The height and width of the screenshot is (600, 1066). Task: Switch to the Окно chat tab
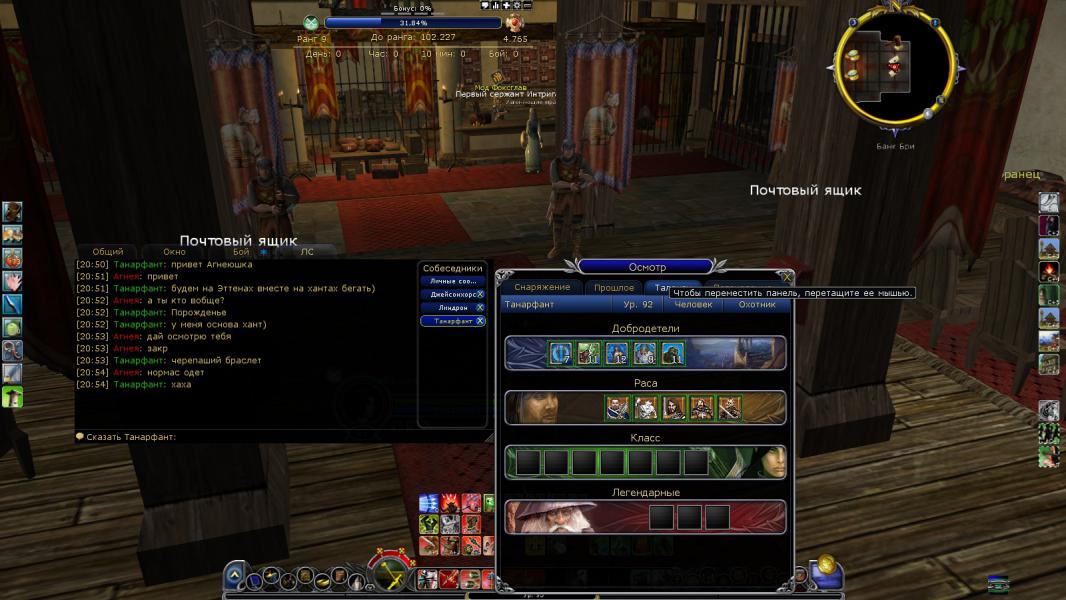point(174,252)
